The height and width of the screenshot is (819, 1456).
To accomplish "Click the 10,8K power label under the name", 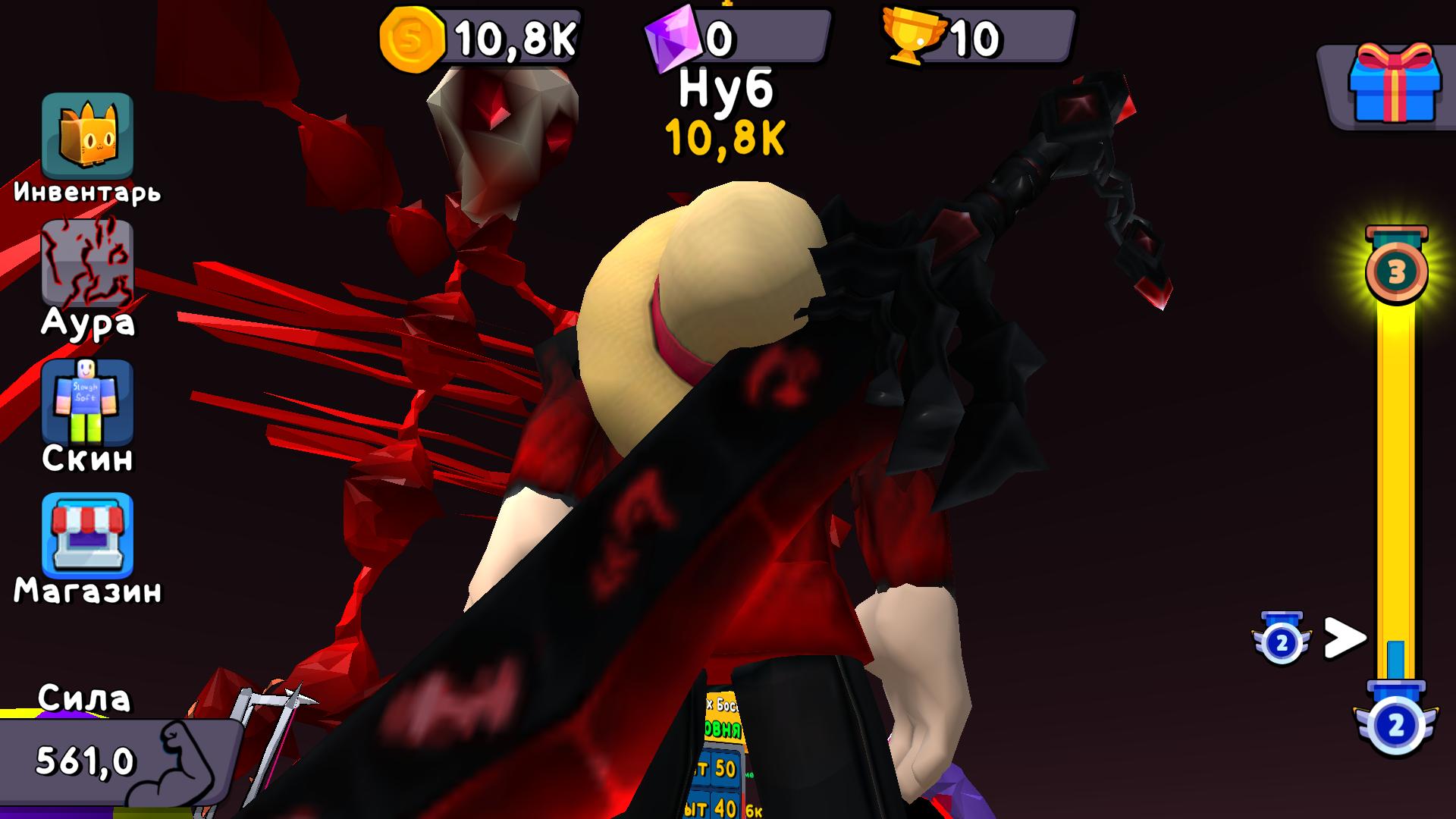I will tap(726, 138).
